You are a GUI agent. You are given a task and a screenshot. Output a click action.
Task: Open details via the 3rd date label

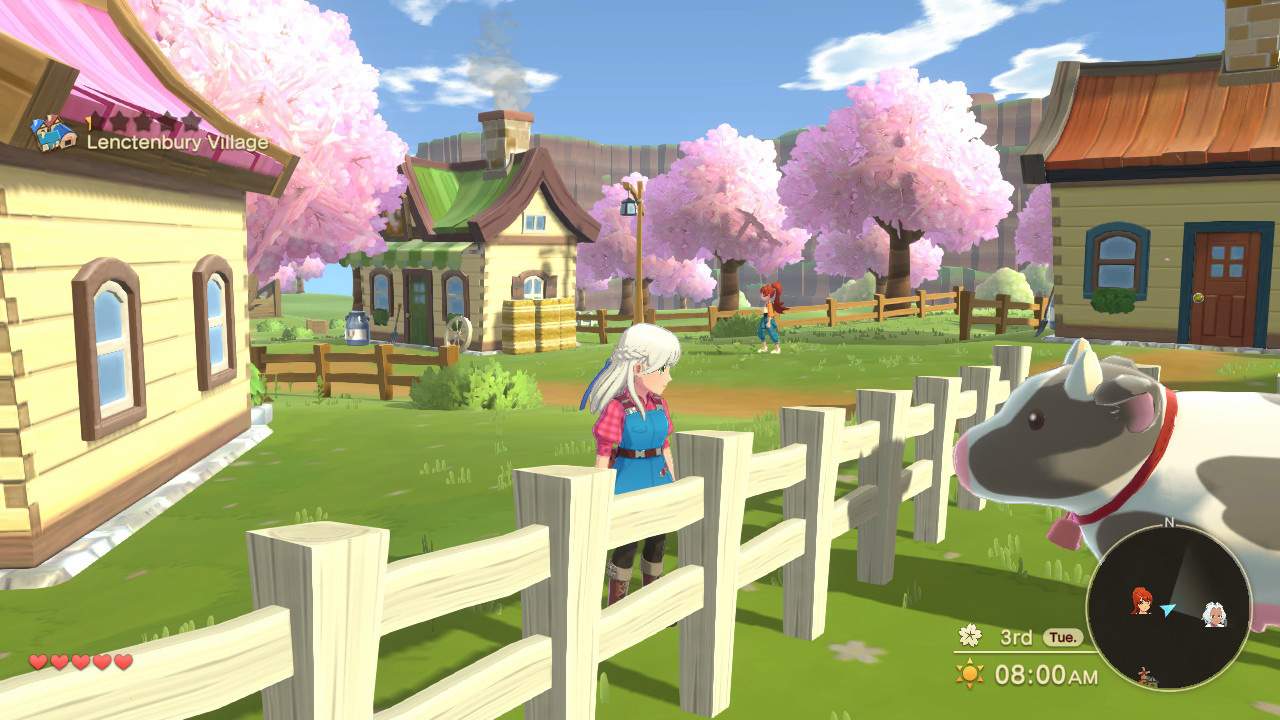tap(1016, 638)
